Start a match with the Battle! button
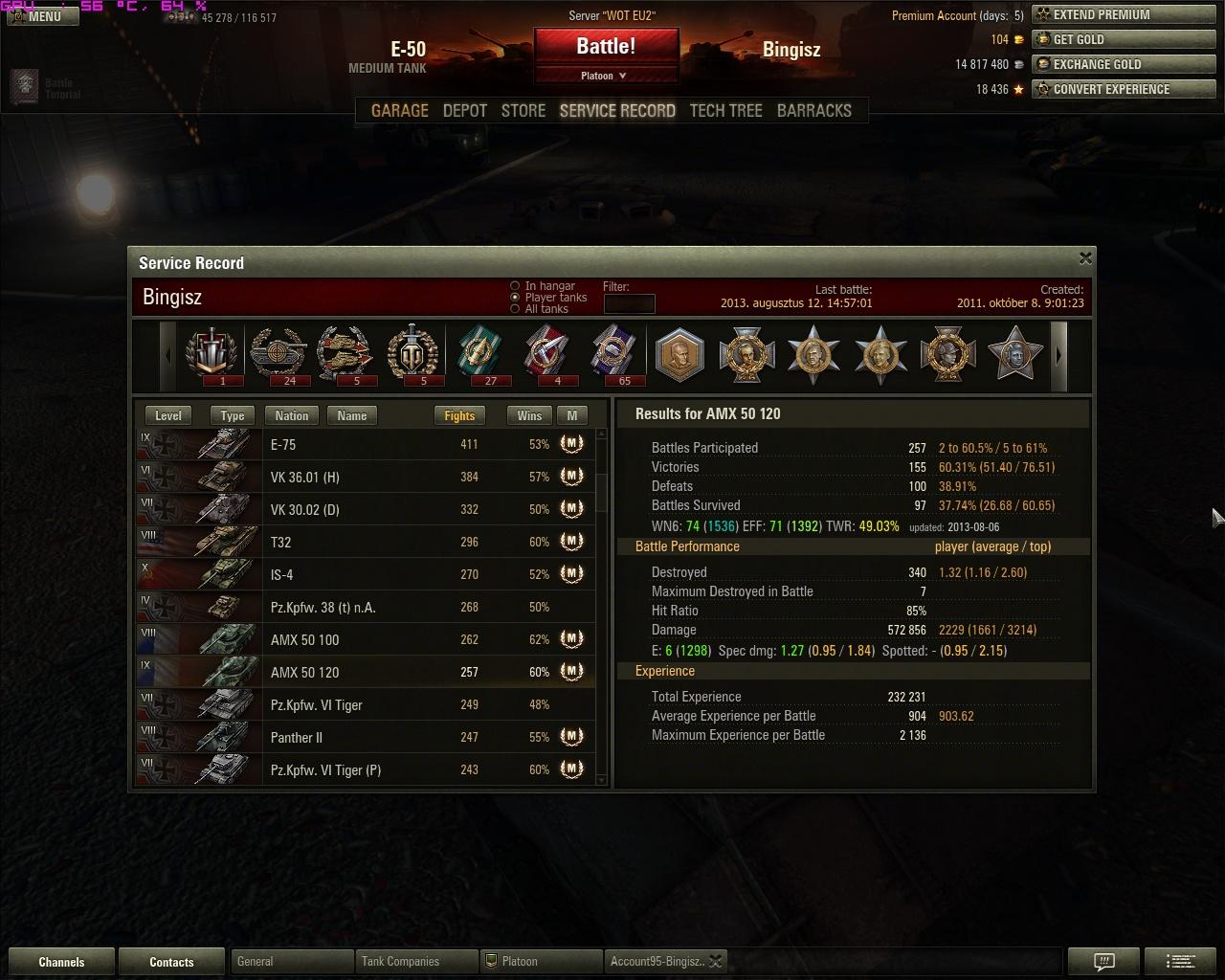1225x980 pixels. 606,47
